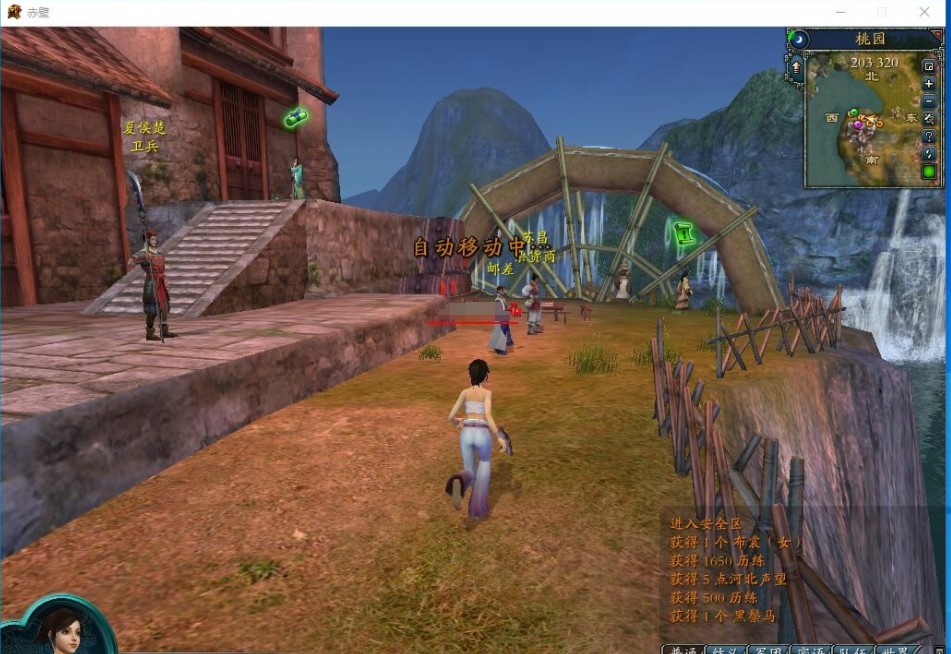This screenshot has height=654, width=951.
Task: Open the full map from minimap's top button
Action: tap(929, 66)
